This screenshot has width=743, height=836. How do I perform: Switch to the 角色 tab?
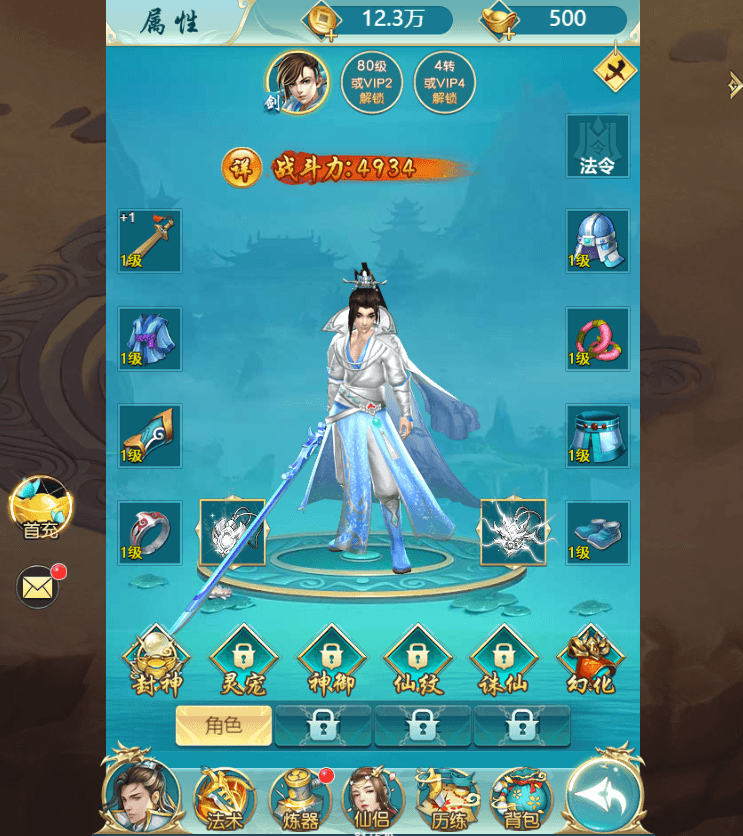point(224,726)
